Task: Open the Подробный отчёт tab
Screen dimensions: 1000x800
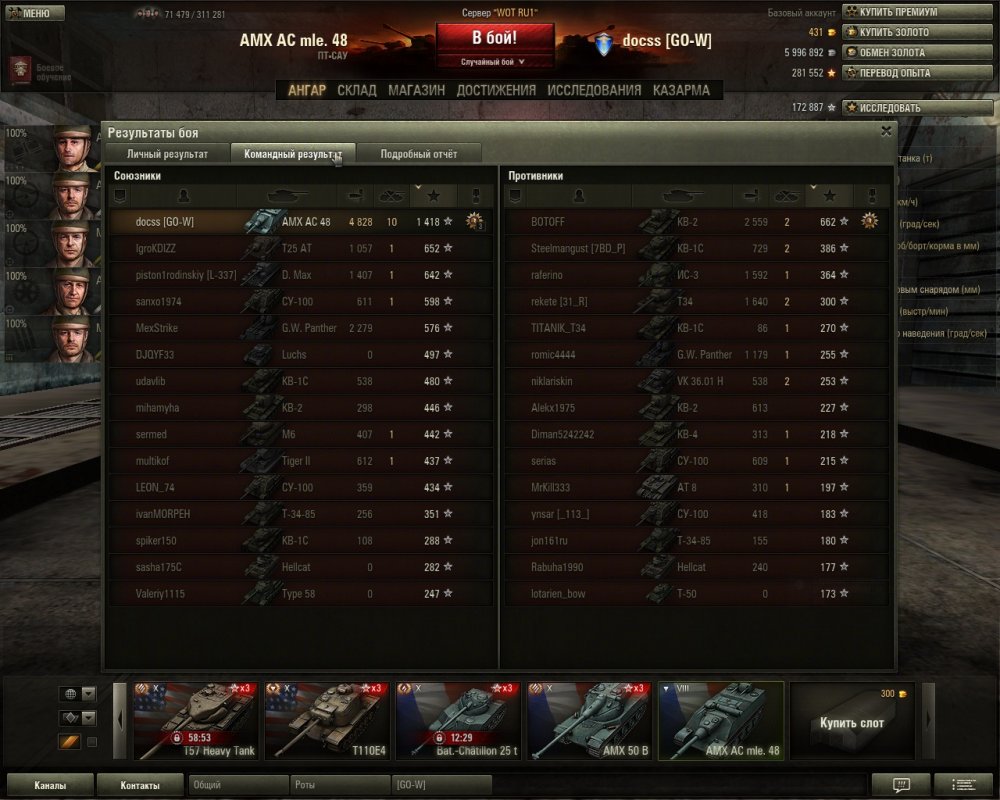Action: (x=419, y=154)
